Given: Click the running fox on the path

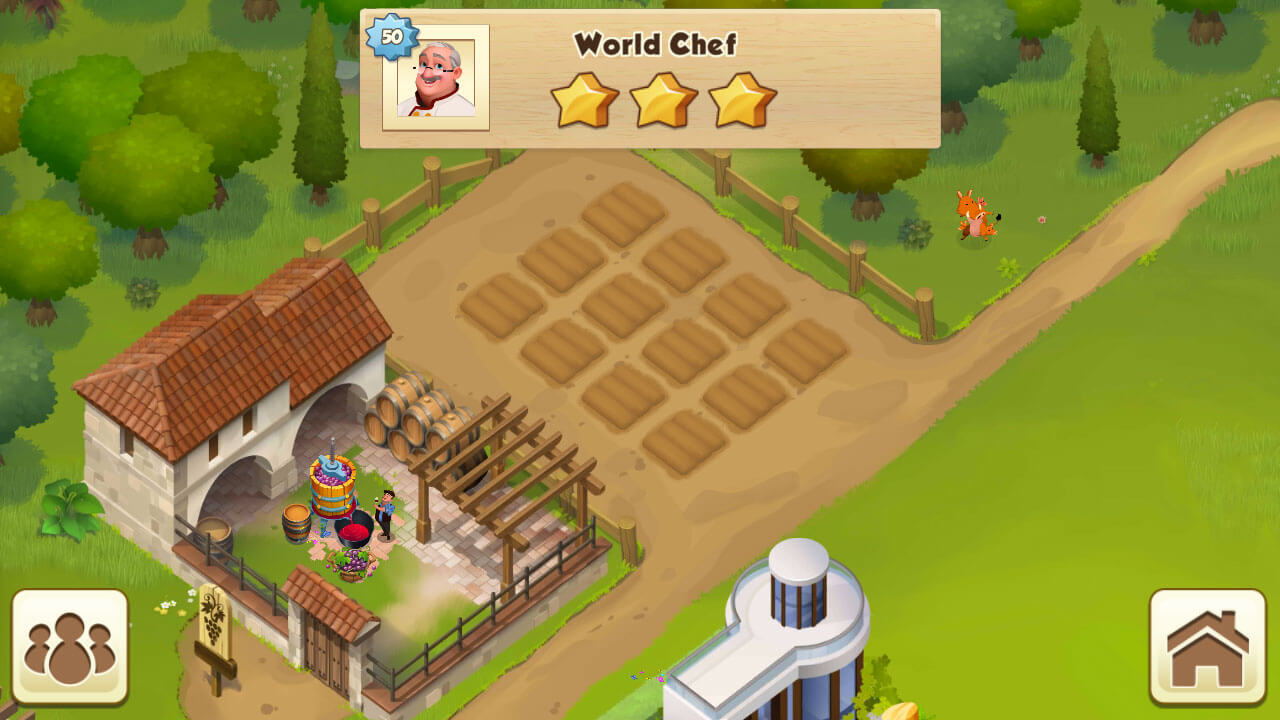Looking at the screenshot, I should pos(975,213).
